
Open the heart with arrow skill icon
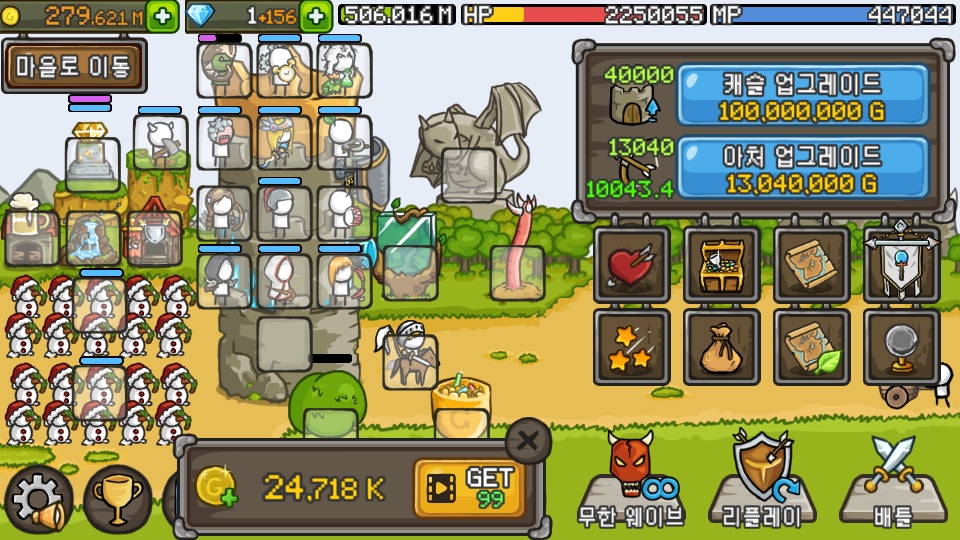point(631,265)
